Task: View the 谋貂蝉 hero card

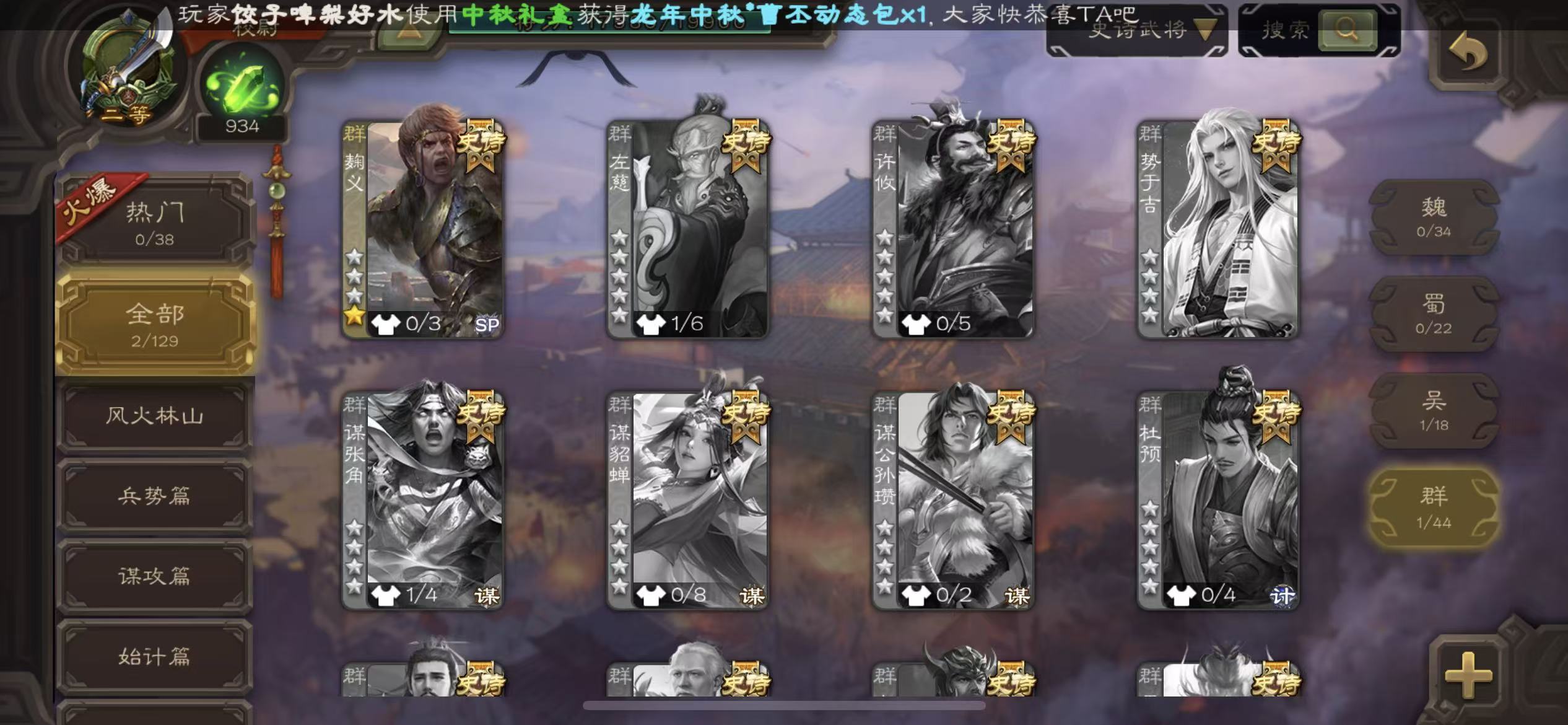Action: point(689,499)
